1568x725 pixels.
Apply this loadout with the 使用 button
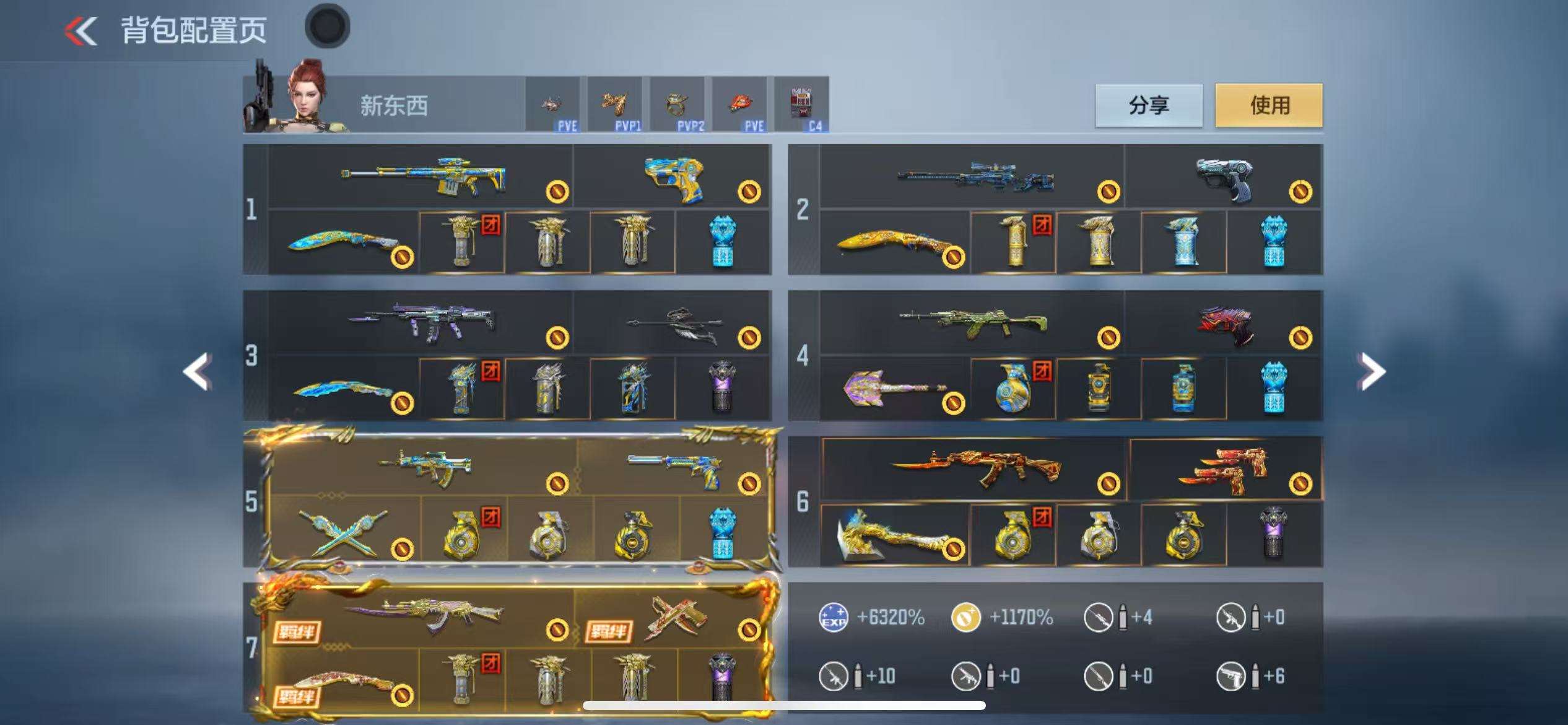coord(1269,105)
